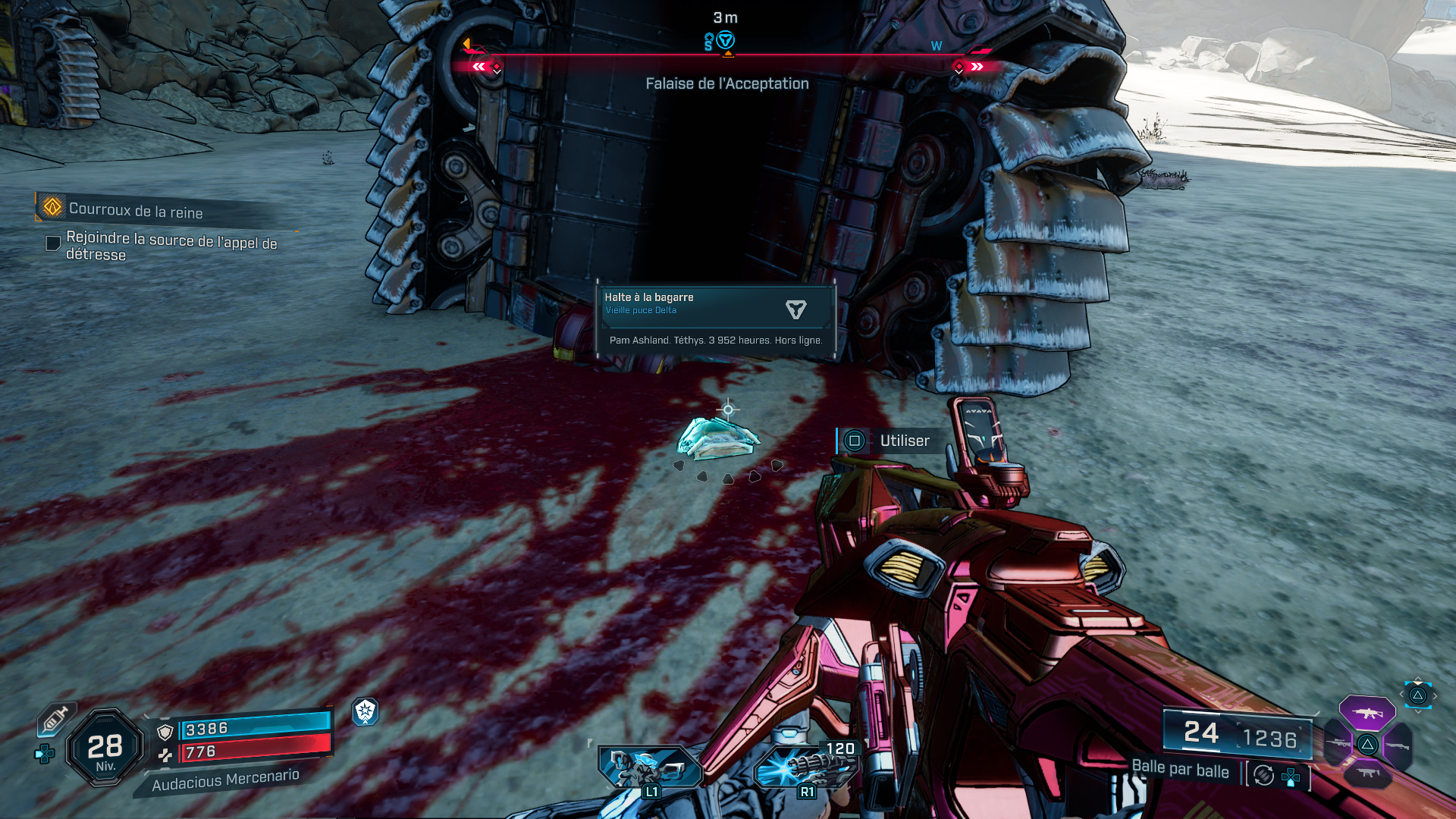Click the Falaise de l'Acceptation location label
The image size is (1456, 819).
tap(726, 83)
